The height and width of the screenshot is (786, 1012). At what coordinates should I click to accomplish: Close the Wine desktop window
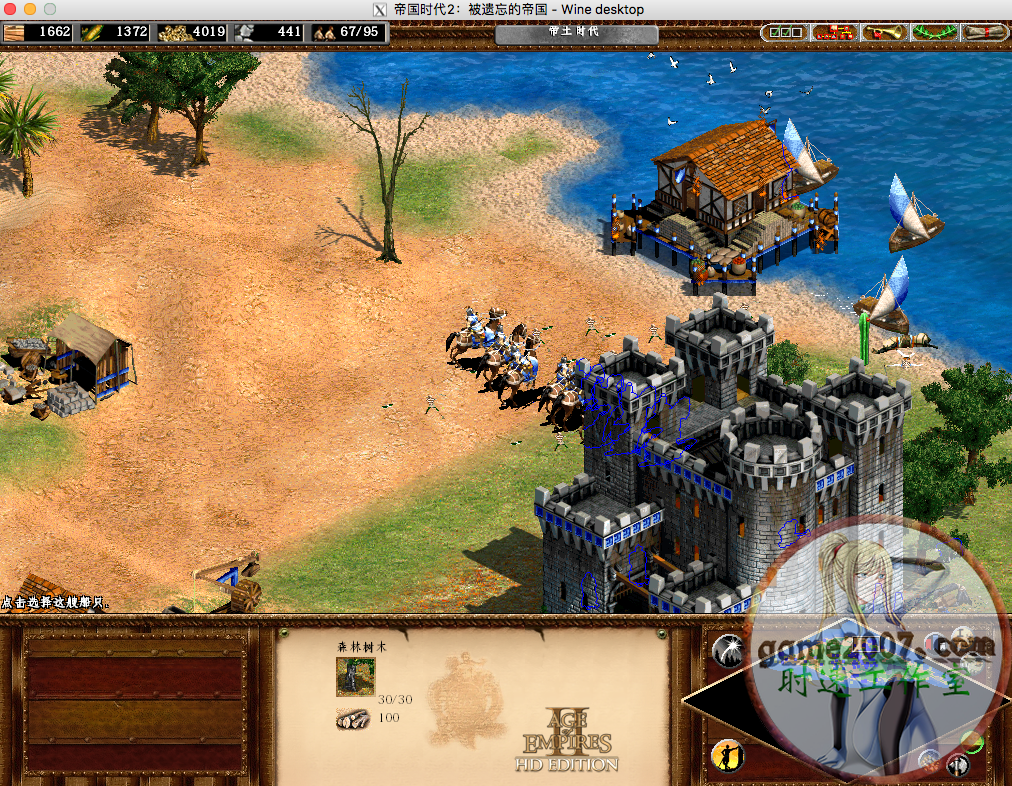coord(10,9)
